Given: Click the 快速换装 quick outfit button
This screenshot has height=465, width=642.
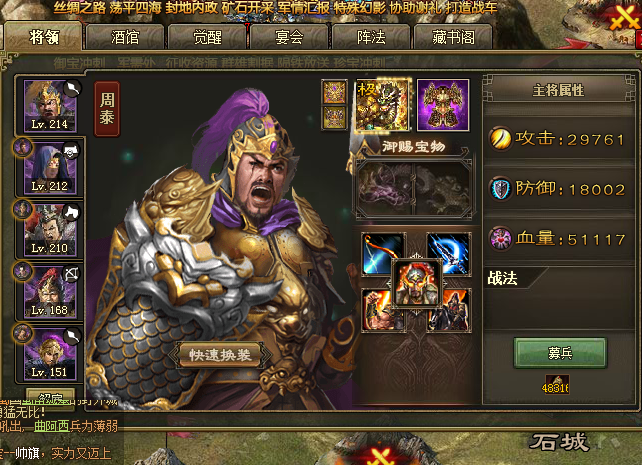Looking at the screenshot, I should [x=217, y=354].
